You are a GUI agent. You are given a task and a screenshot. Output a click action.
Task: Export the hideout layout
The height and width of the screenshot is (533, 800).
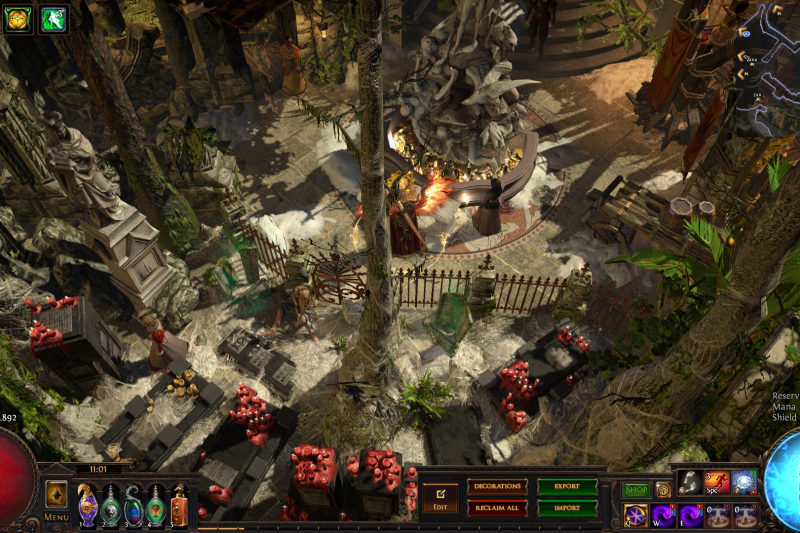567,487
